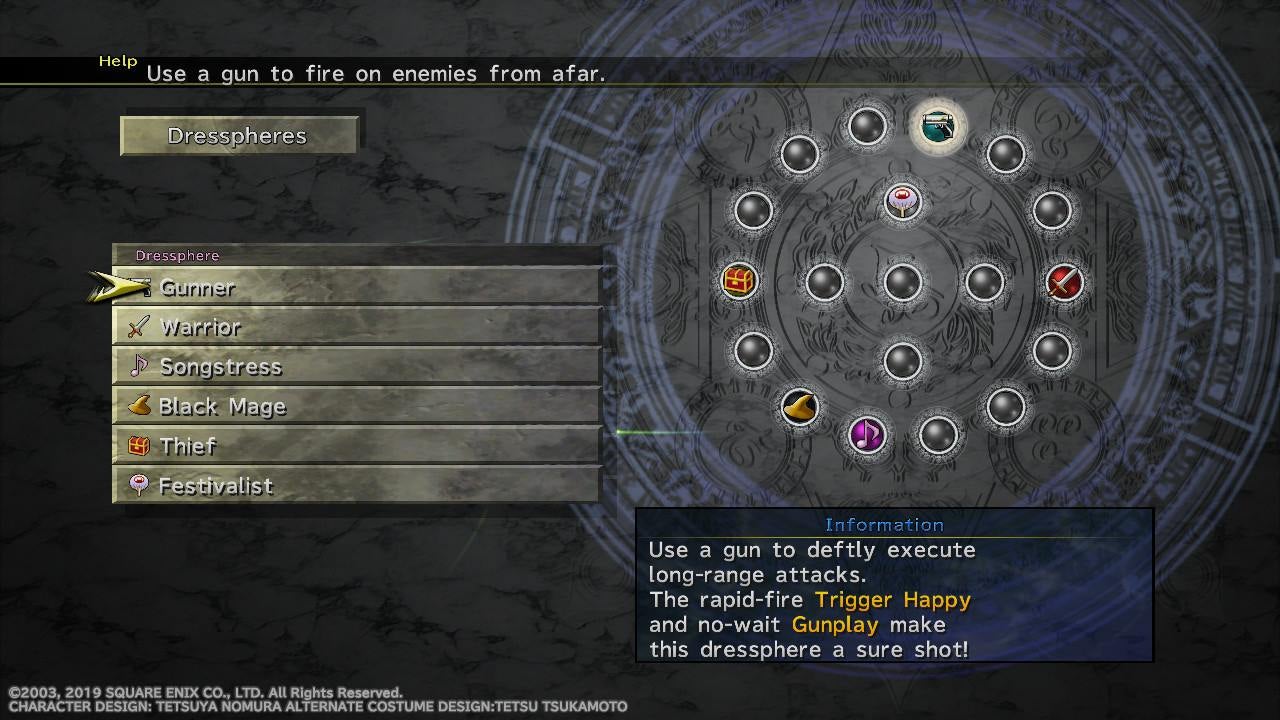Image resolution: width=1280 pixels, height=720 pixels.
Task: Choose Warrior from the dressphere list
Action: pos(357,327)
